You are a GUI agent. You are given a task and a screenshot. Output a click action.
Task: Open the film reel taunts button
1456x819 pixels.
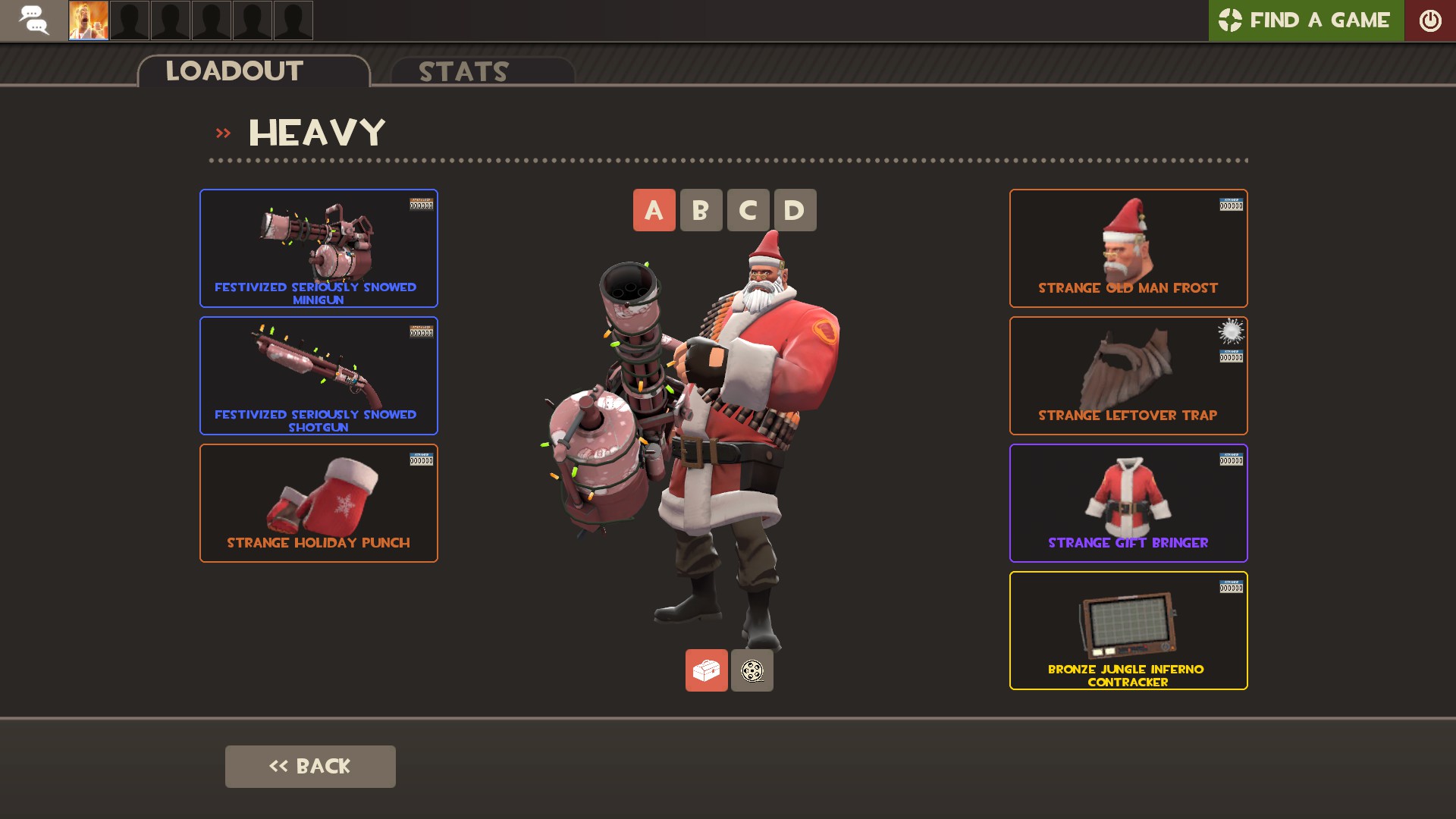(752, 670)
